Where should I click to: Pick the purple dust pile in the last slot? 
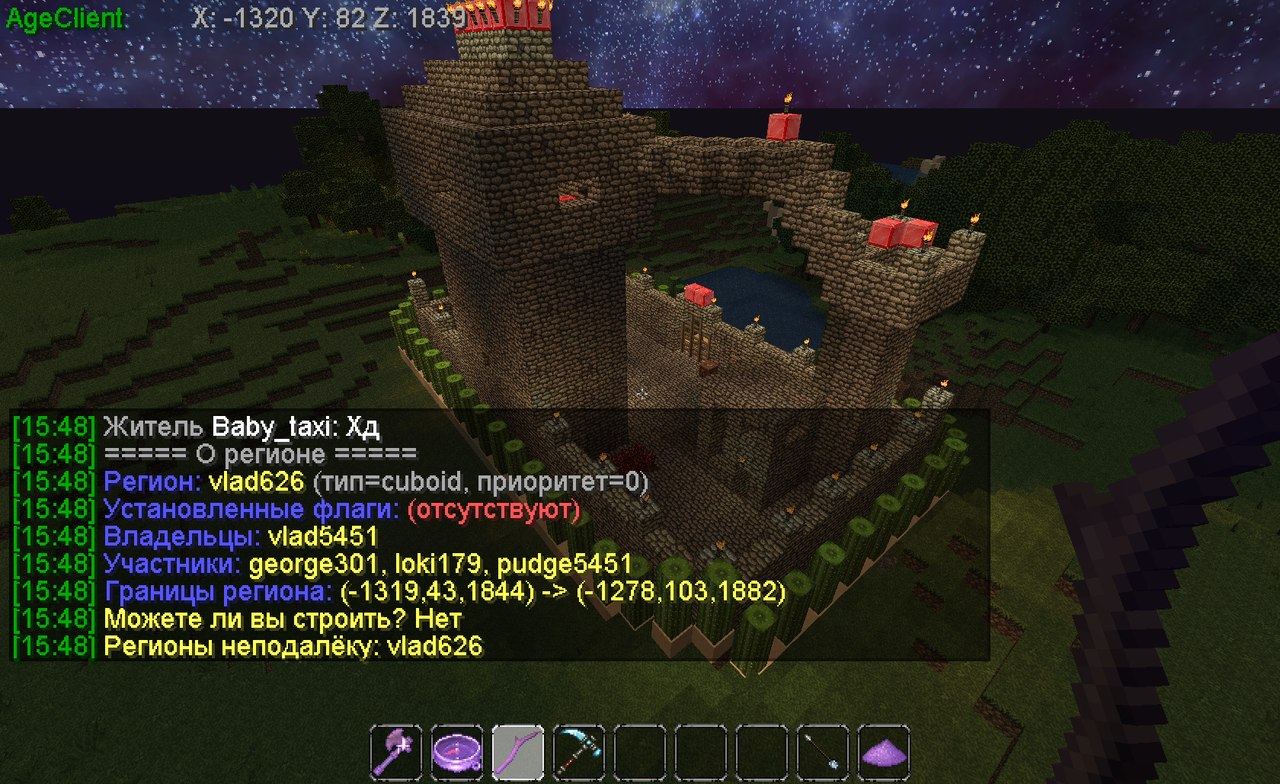pyautogui.click(x=883, y=750)
